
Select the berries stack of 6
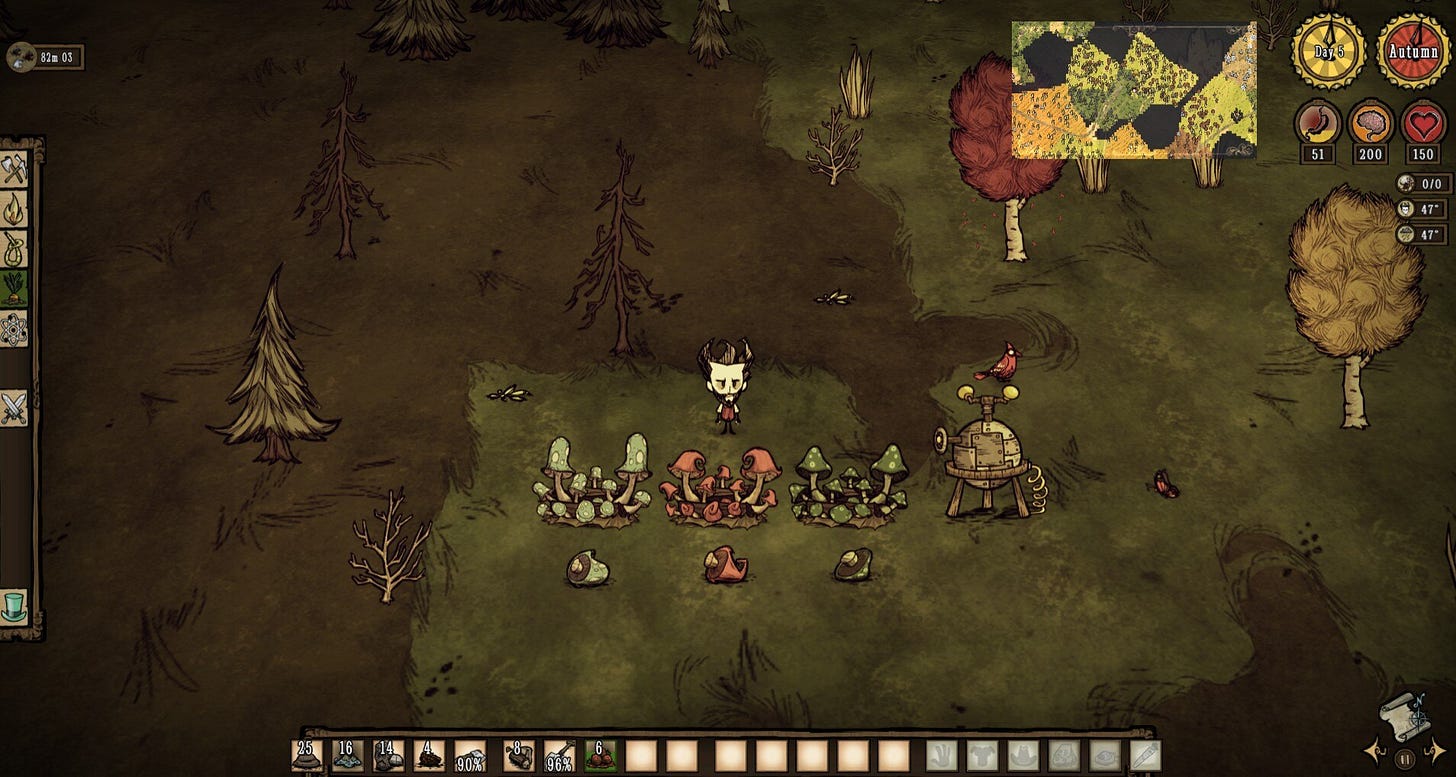[x=600, y=756]
